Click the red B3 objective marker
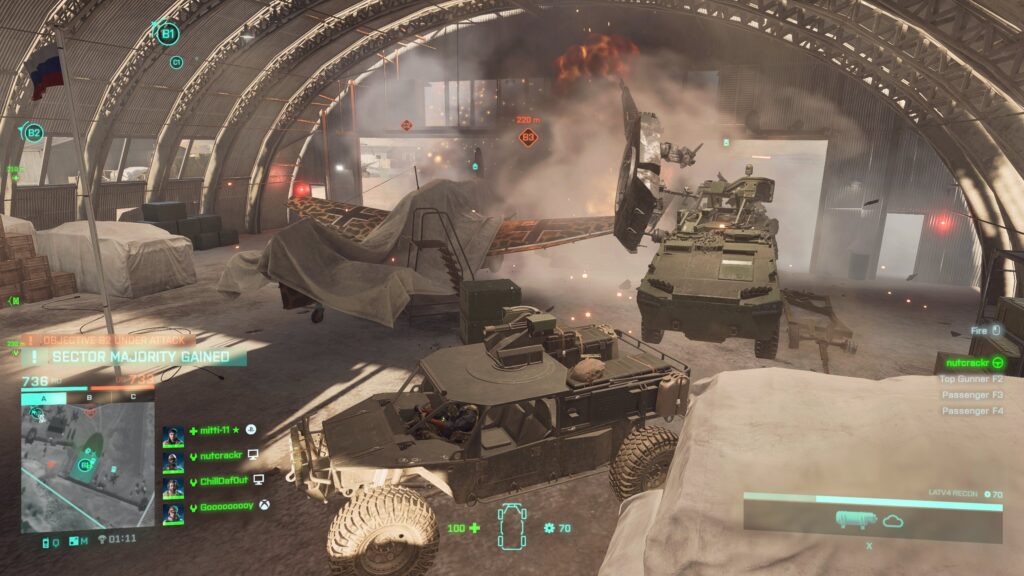The image size is (1024, 576). coord(528,138)
